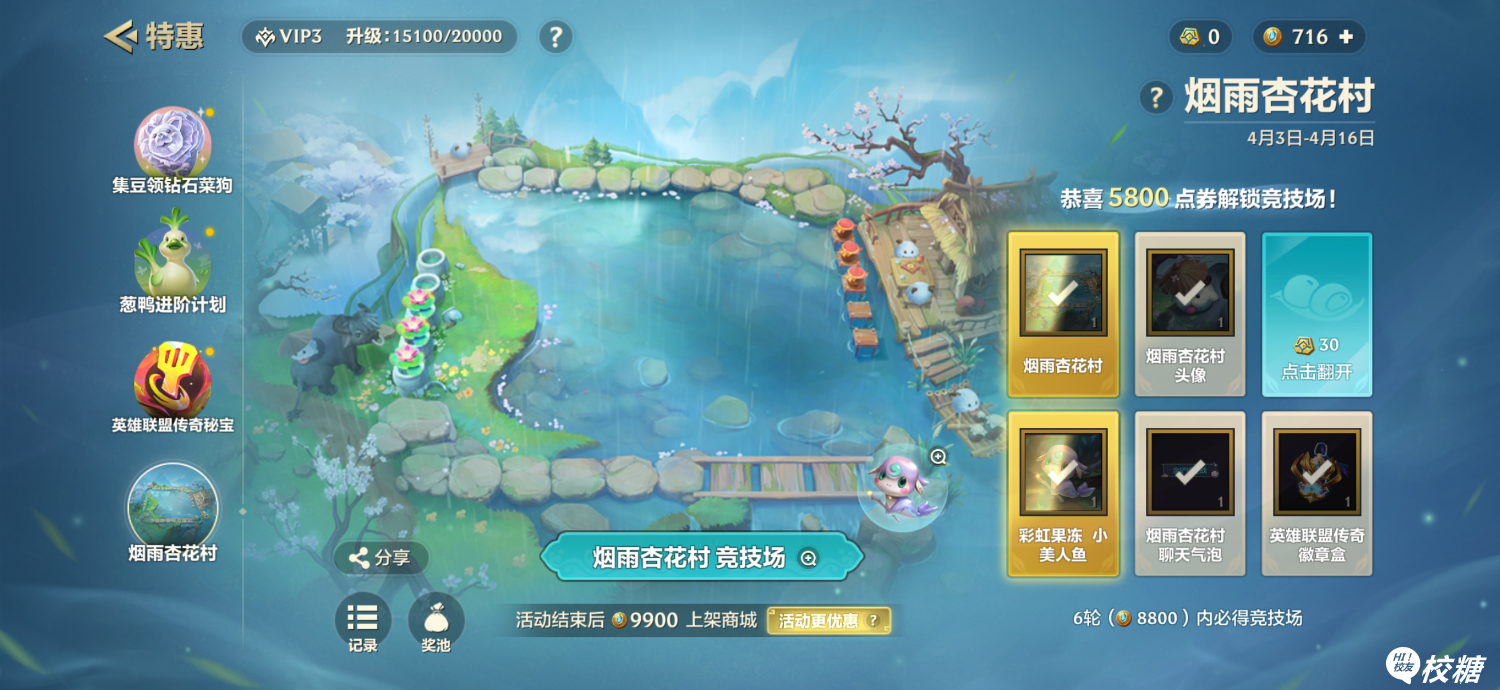Open the 集豆领钻石菜狗 event tab
1500x690 pixels.
pyautogui.click(x=172, y=147)
